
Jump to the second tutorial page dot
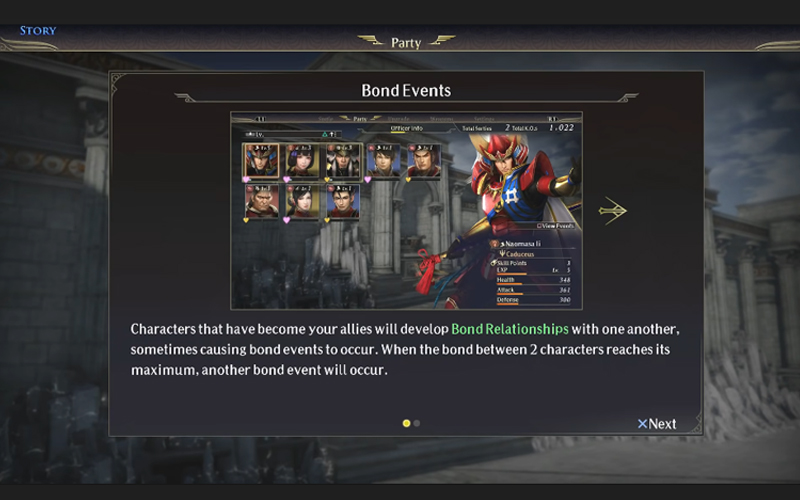tap(417, 423)
